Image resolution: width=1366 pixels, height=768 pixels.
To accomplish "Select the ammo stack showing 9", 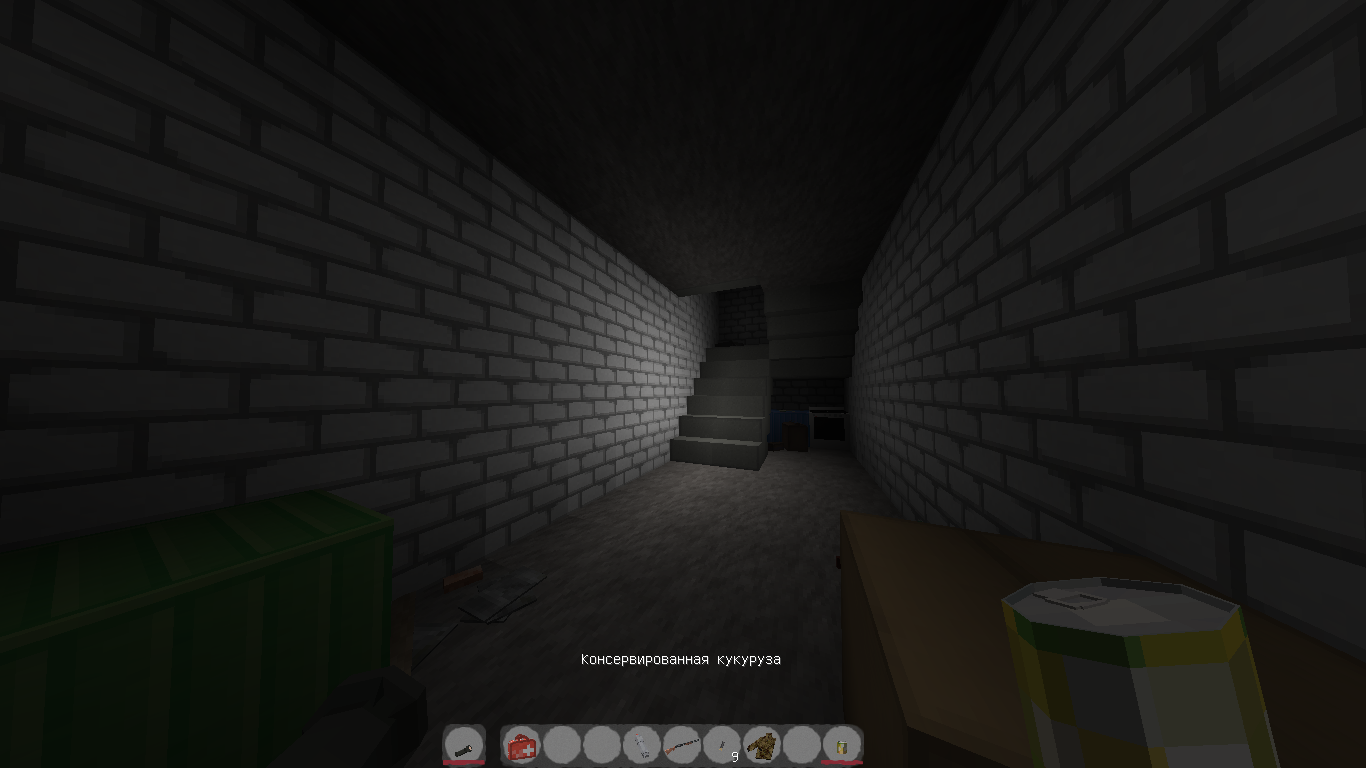I will click(723, 743).
